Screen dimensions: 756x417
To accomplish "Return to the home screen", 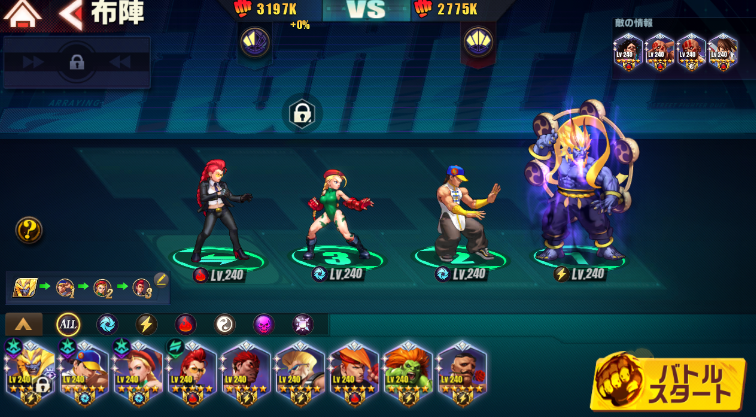I will pyautogui.click(x=22, y=14).
